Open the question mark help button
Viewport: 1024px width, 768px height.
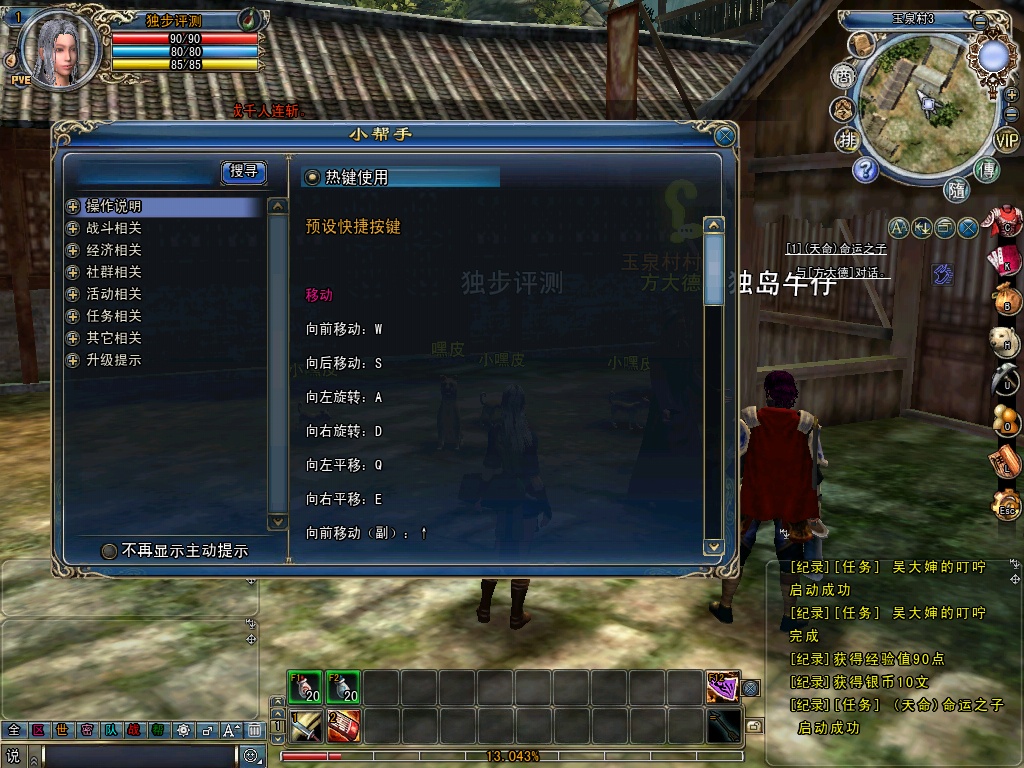pos(865,169)
